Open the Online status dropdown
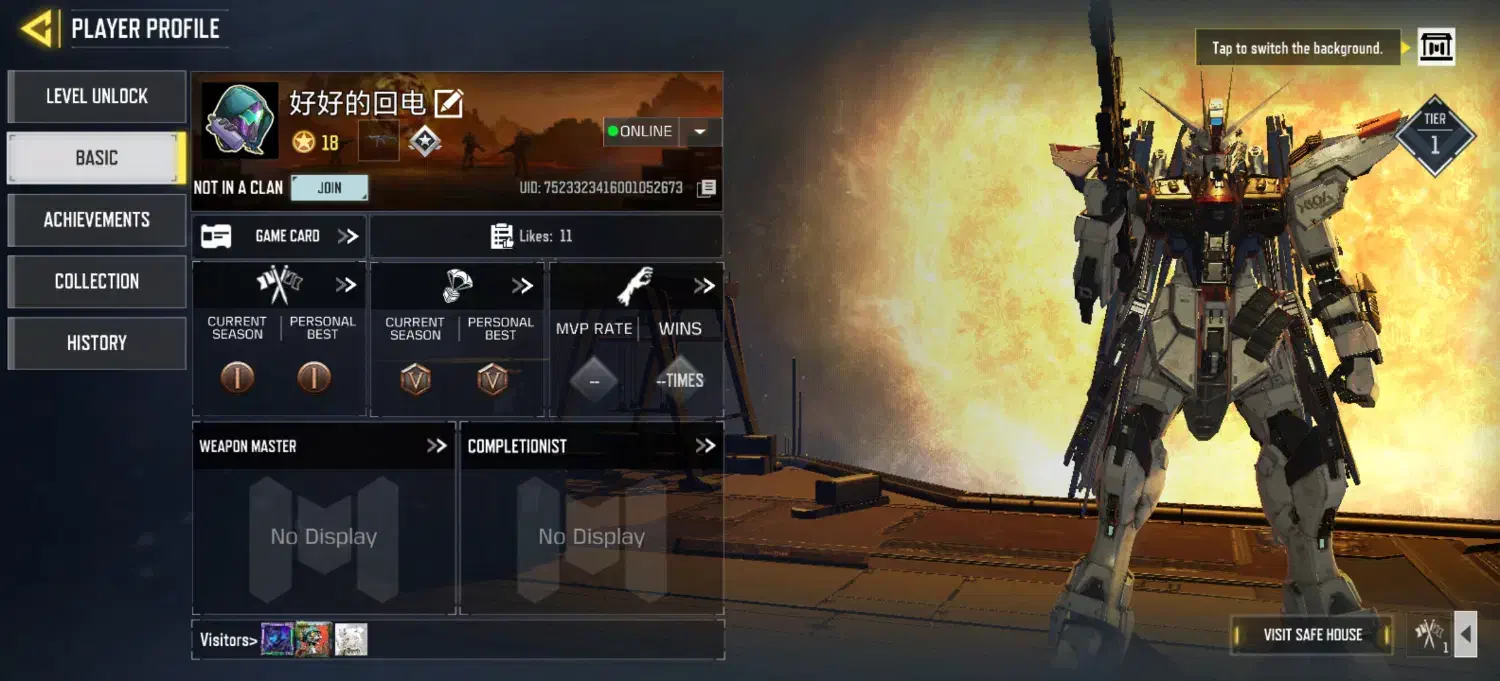The image size is (1500, 681). pyautogui.click(x=700, y=132)
